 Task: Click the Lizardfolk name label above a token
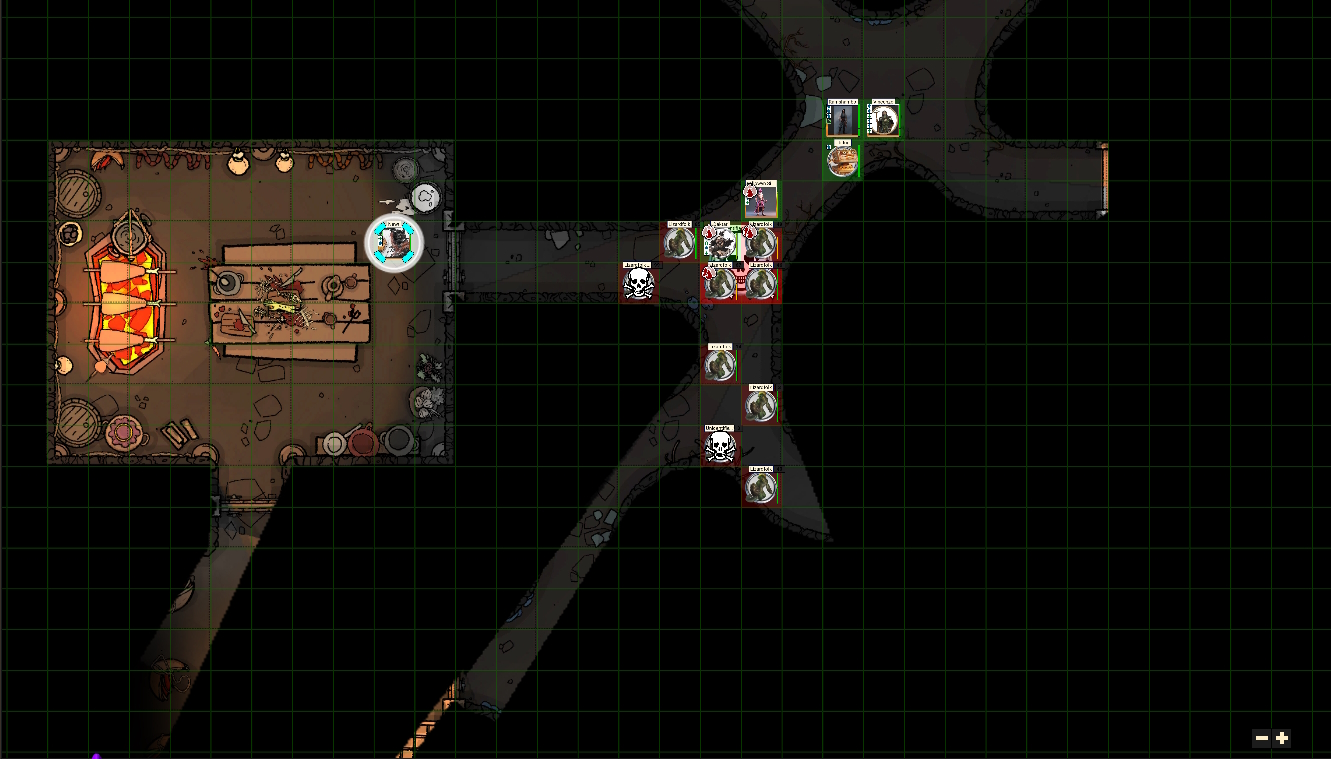[681, 224]
